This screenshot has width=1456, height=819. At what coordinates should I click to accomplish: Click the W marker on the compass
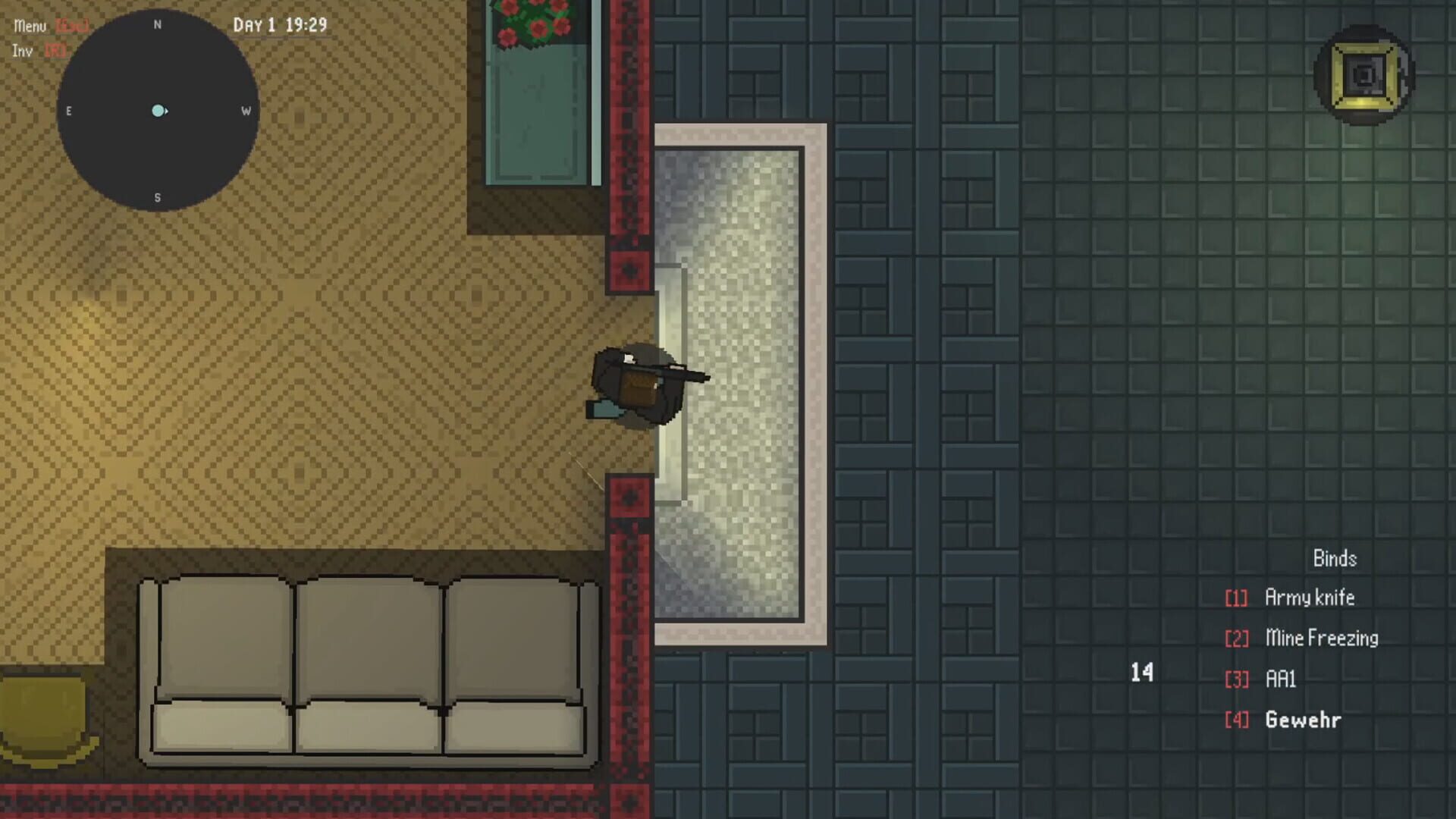[x=244, y=111]
